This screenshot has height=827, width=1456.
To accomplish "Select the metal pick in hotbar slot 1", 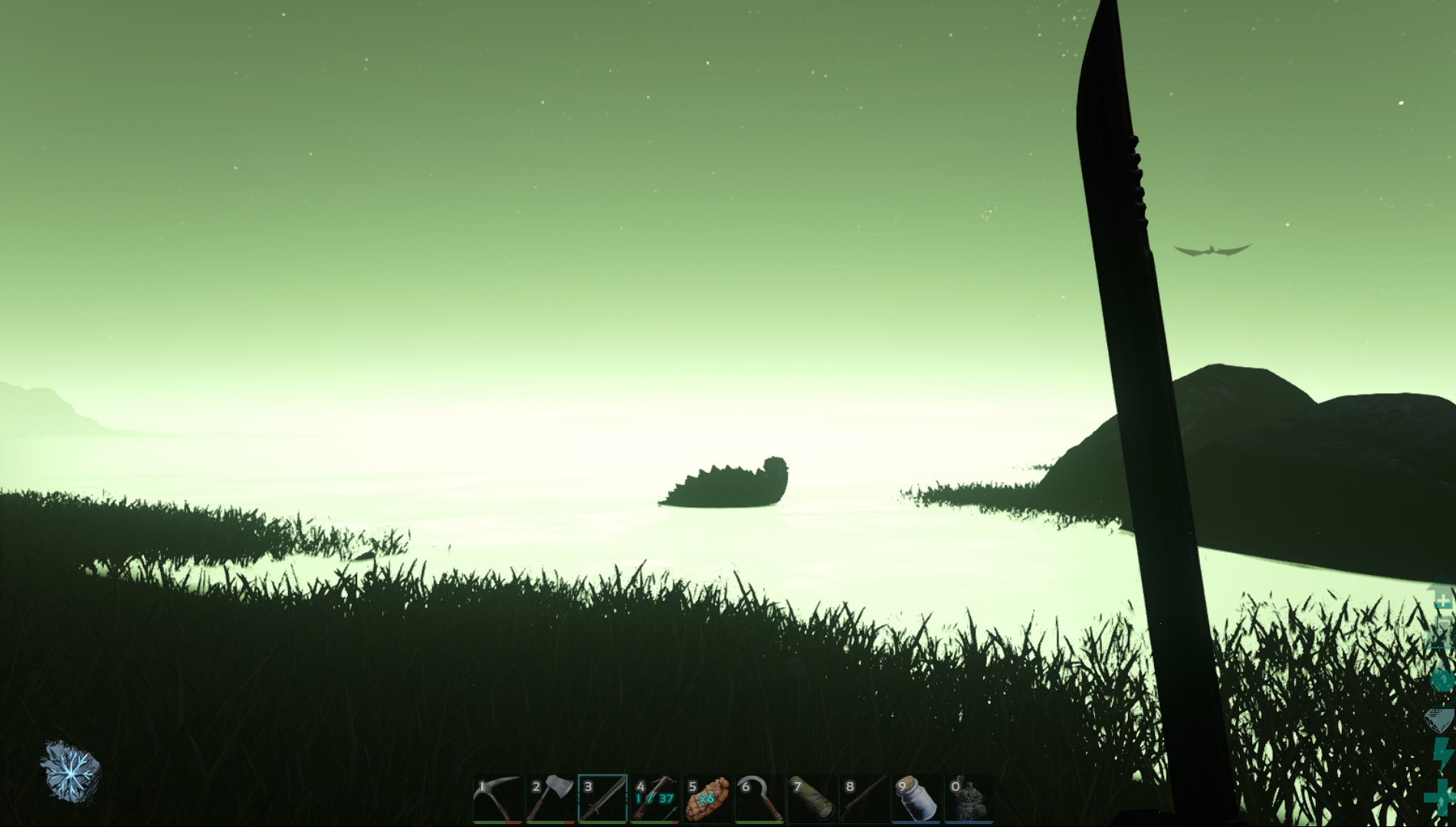I will pyautogui.click(x=497, y=799).
